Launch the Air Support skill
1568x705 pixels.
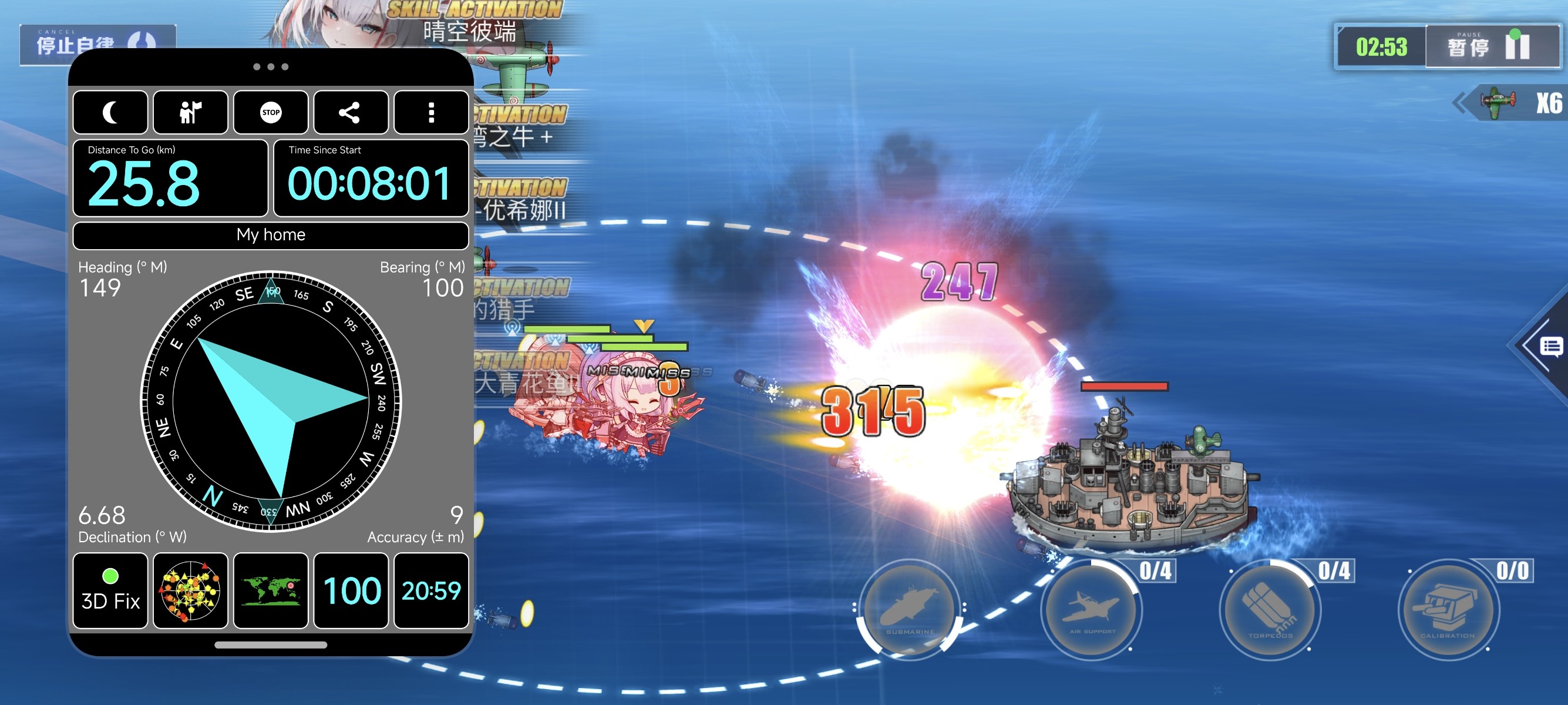pyautogui.click(x=1092, y=610)
